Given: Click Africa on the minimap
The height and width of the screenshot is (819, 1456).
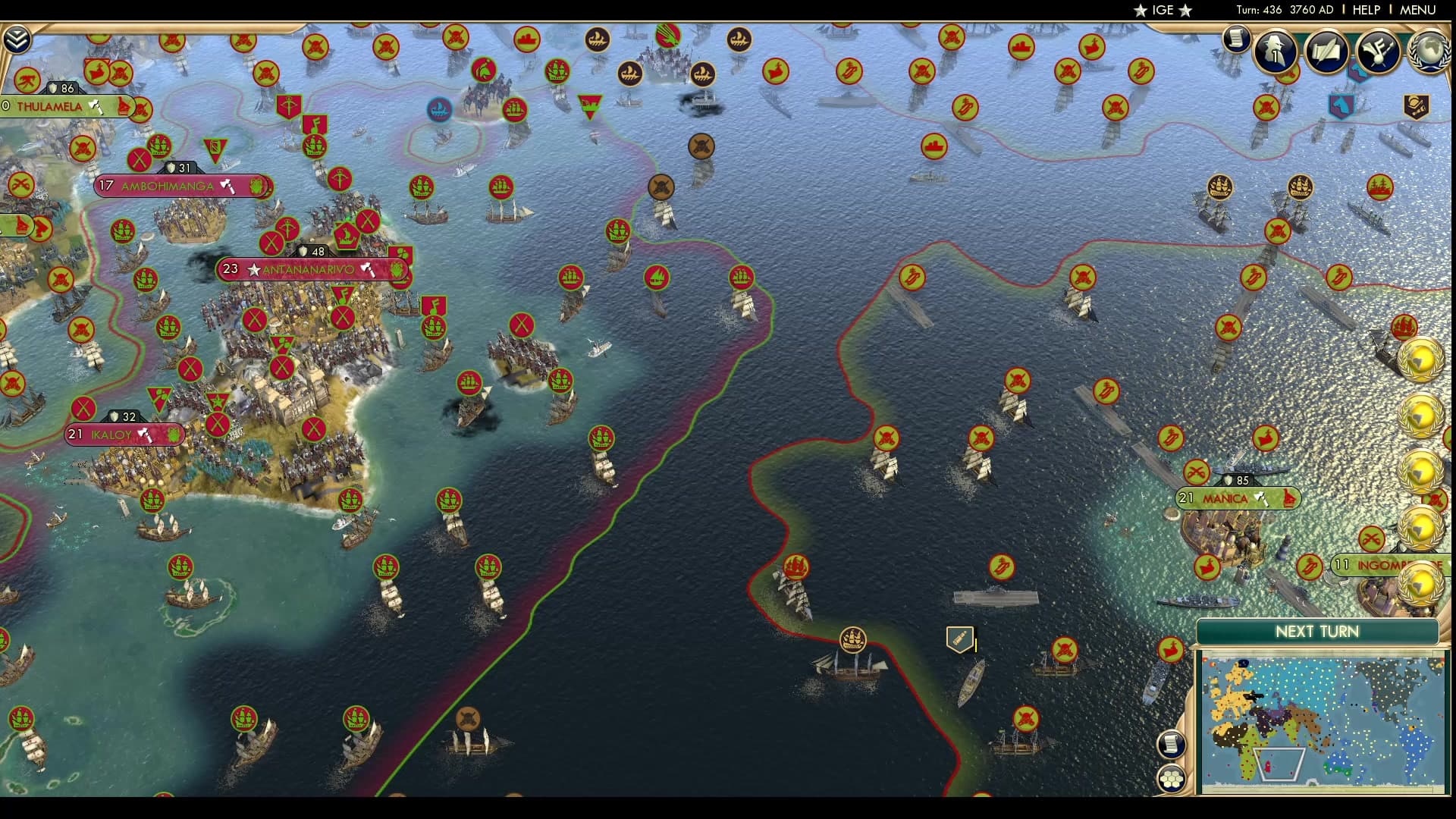Looking at the screenshot, I should pyautogui.click(x=1246, y=751).
